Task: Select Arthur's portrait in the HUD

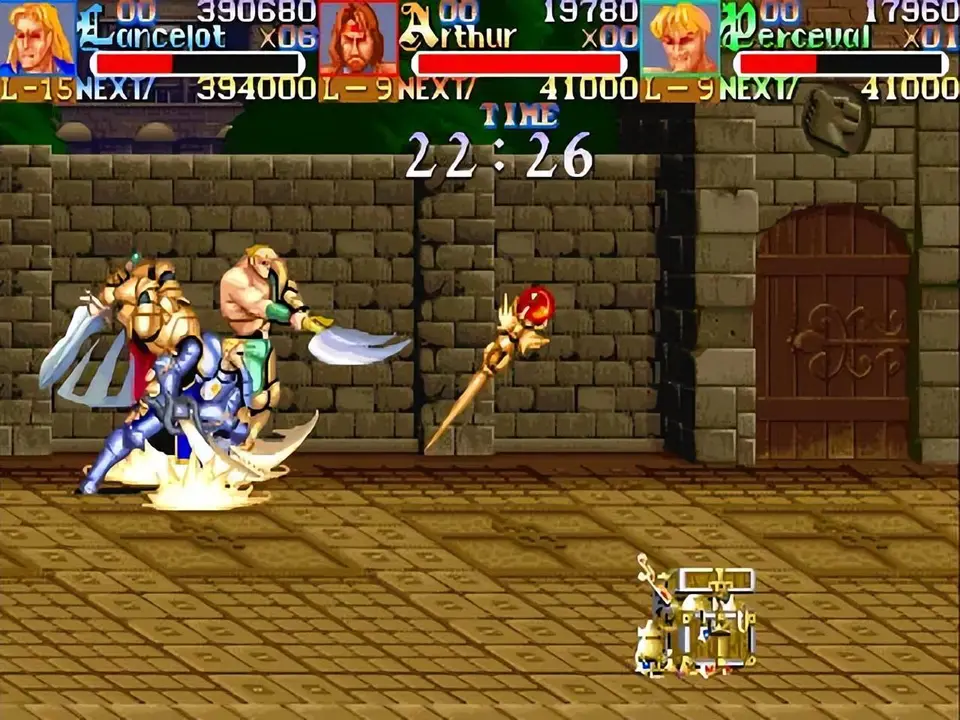Action: (x=358, y=38)
